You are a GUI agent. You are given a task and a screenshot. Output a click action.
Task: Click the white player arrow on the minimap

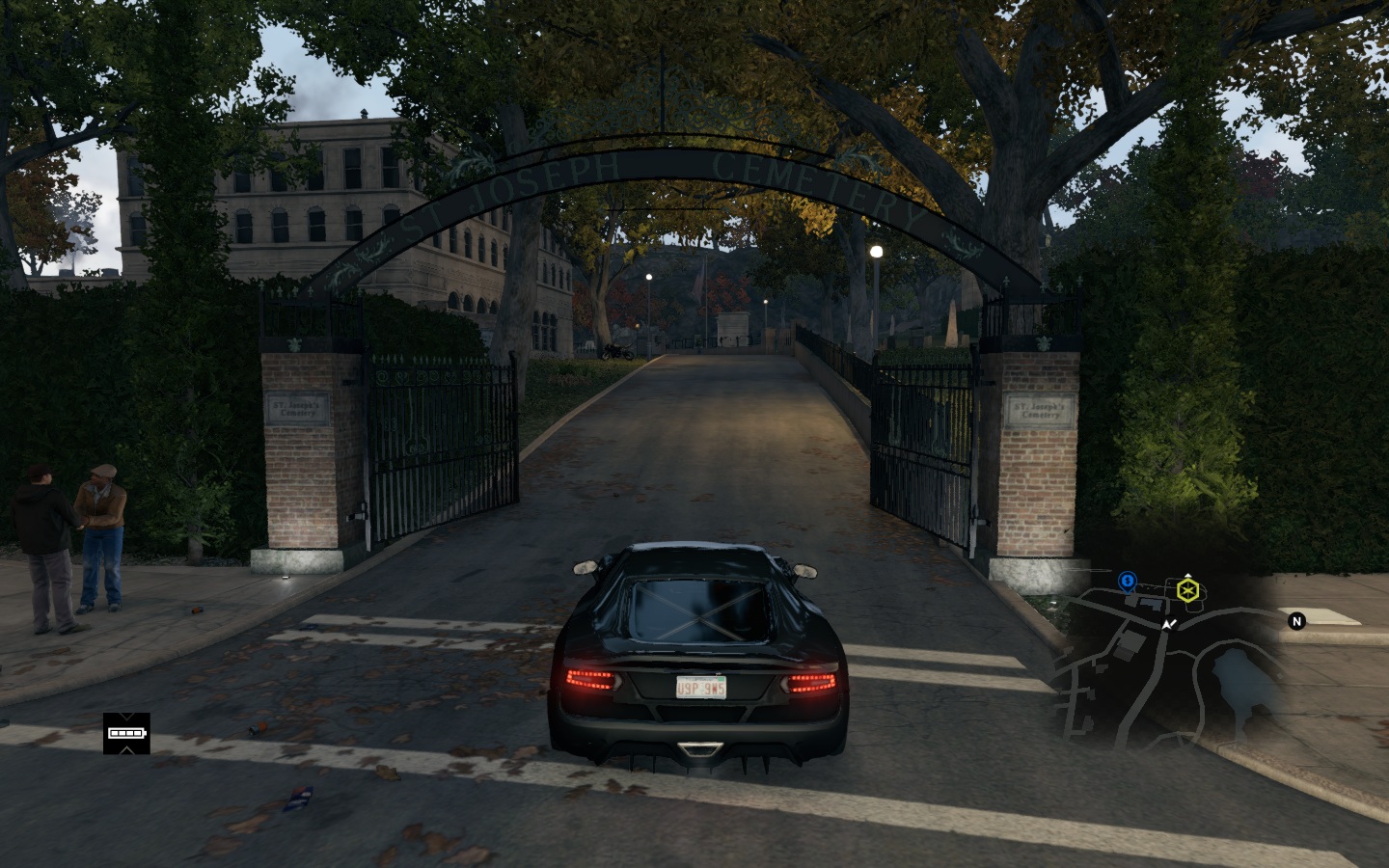(x=1169, y=625)
